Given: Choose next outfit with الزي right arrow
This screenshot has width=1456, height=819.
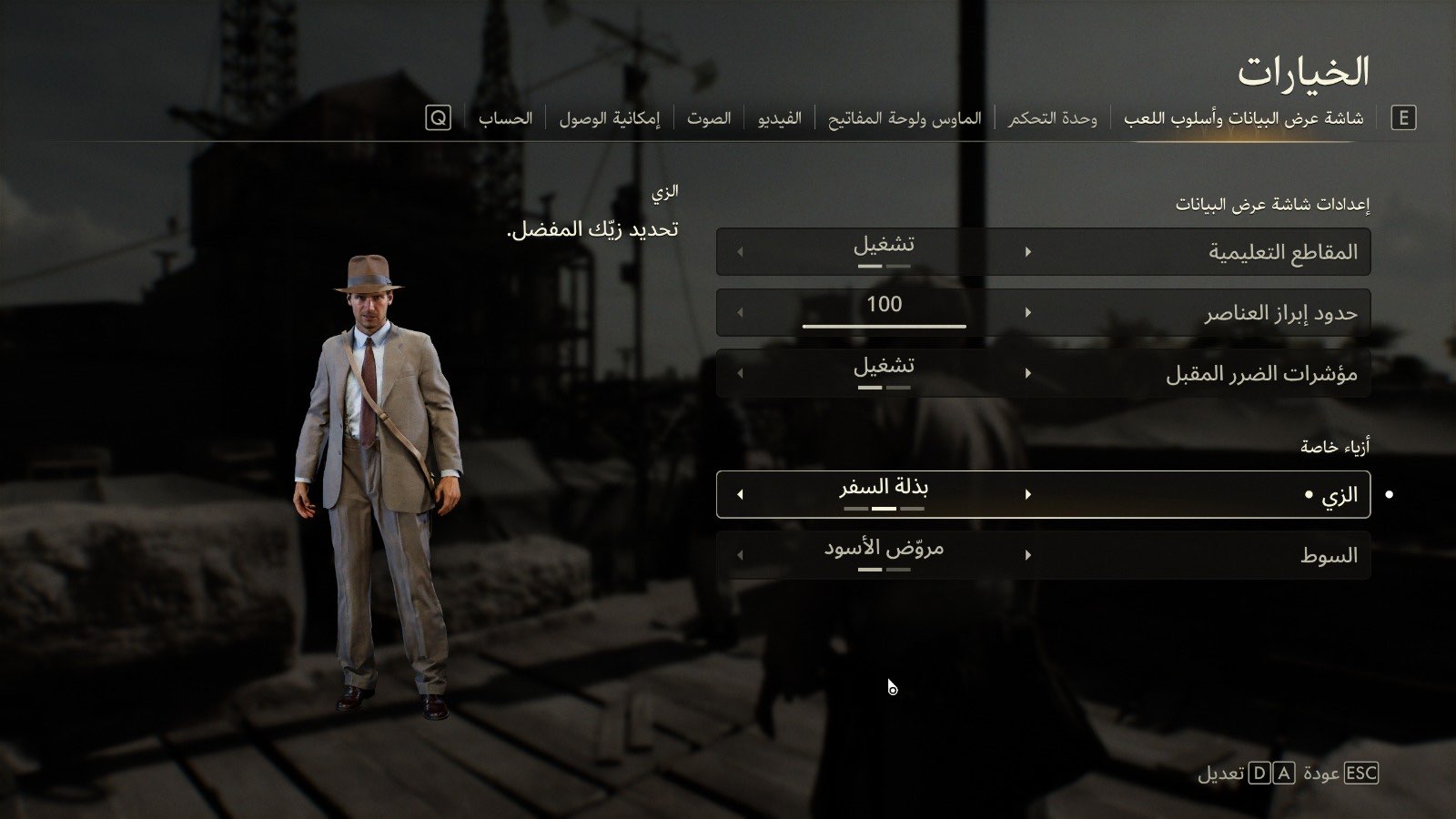Looking at the screenshot, I should 1028,494.
